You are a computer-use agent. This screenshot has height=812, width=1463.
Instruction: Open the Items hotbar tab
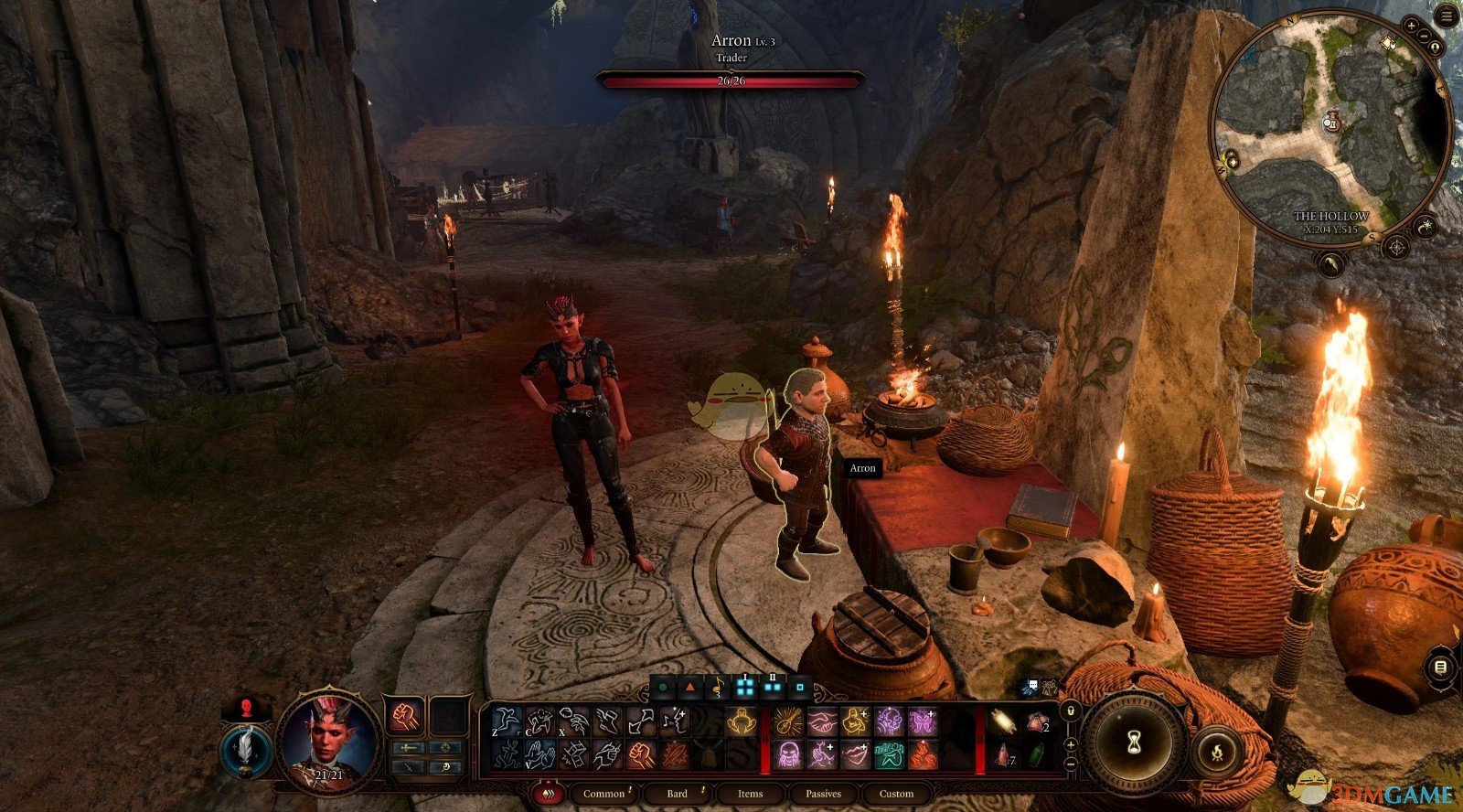tap(750, 794)
